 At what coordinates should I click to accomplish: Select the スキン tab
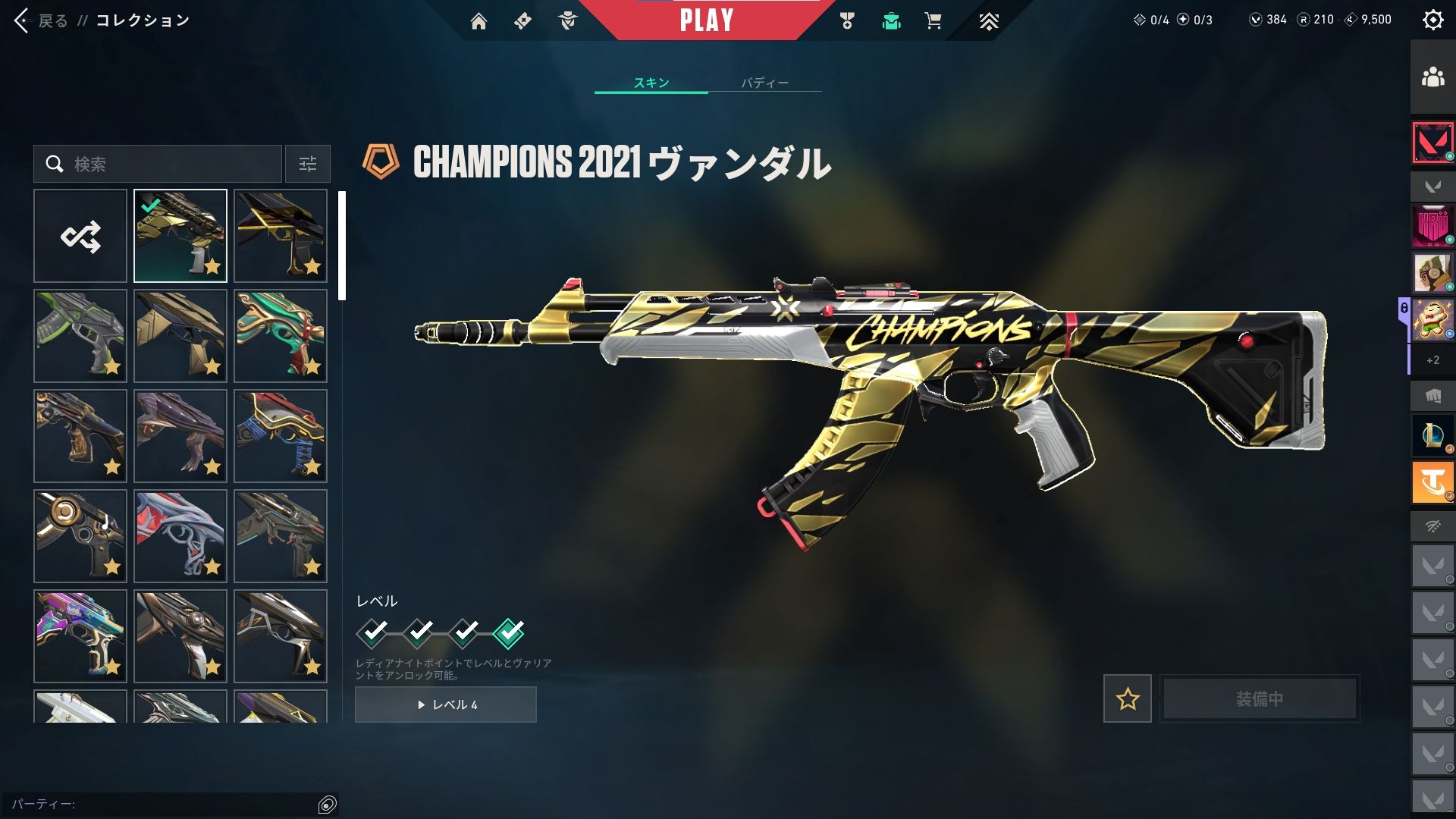651,83
